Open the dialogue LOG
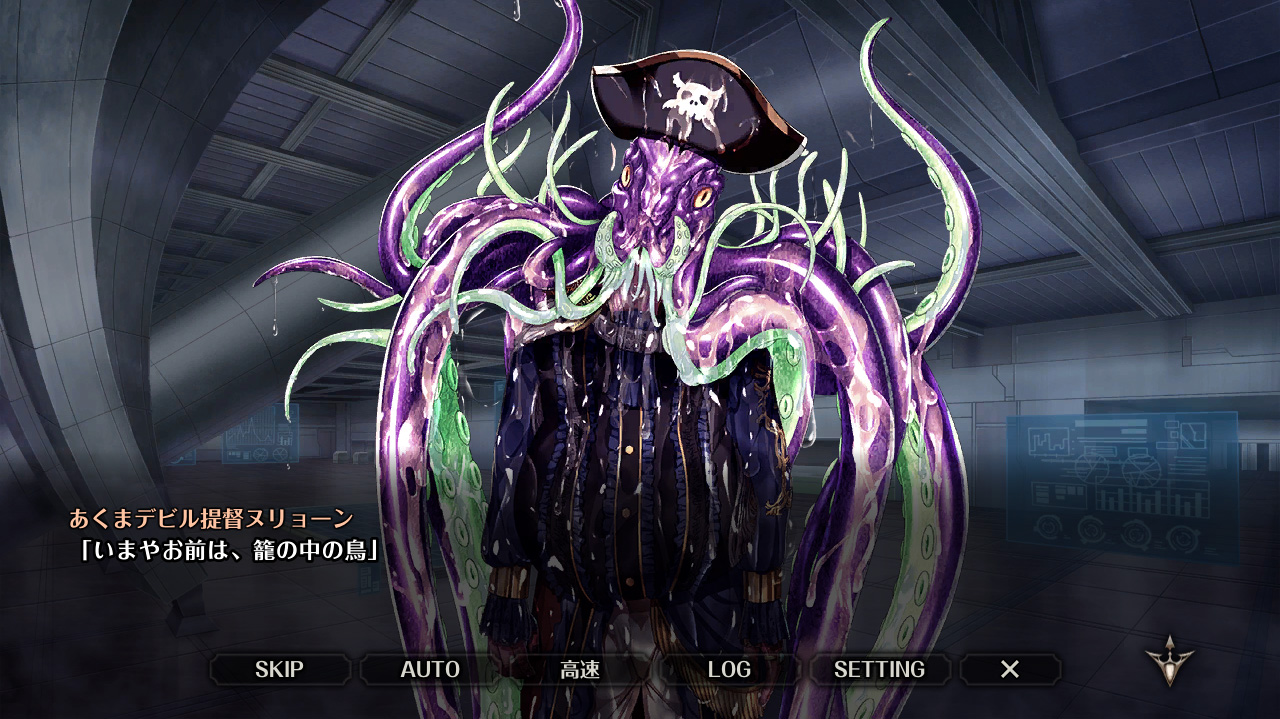 729,669
